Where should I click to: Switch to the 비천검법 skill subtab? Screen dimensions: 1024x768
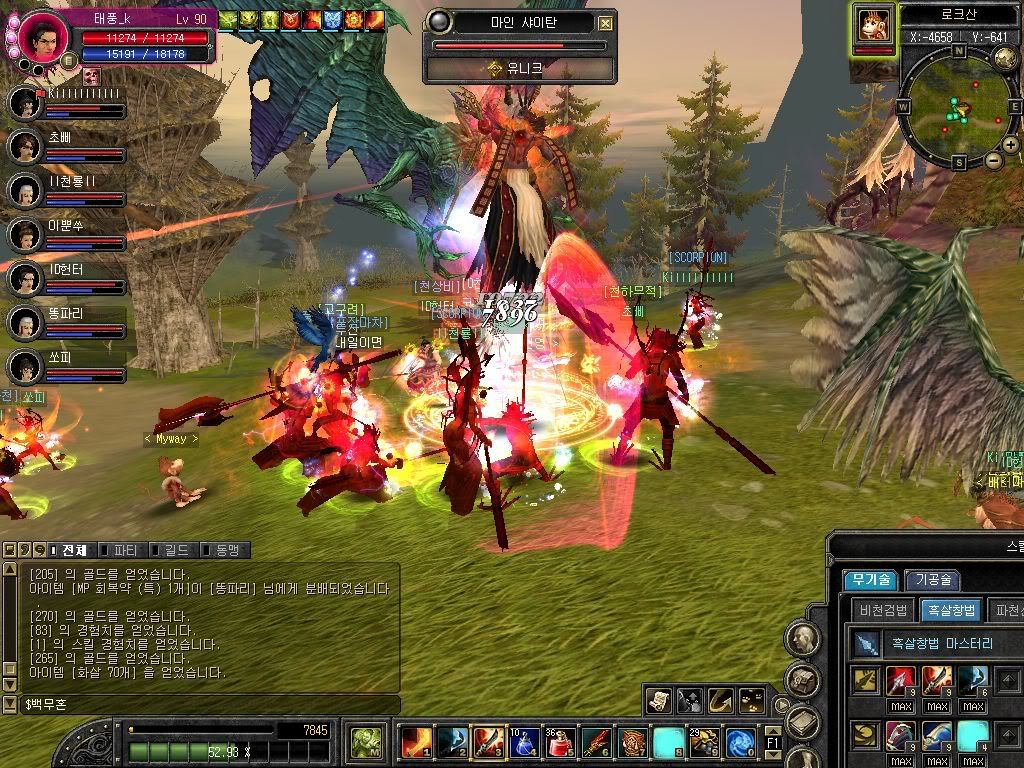[x=883, y=610]
